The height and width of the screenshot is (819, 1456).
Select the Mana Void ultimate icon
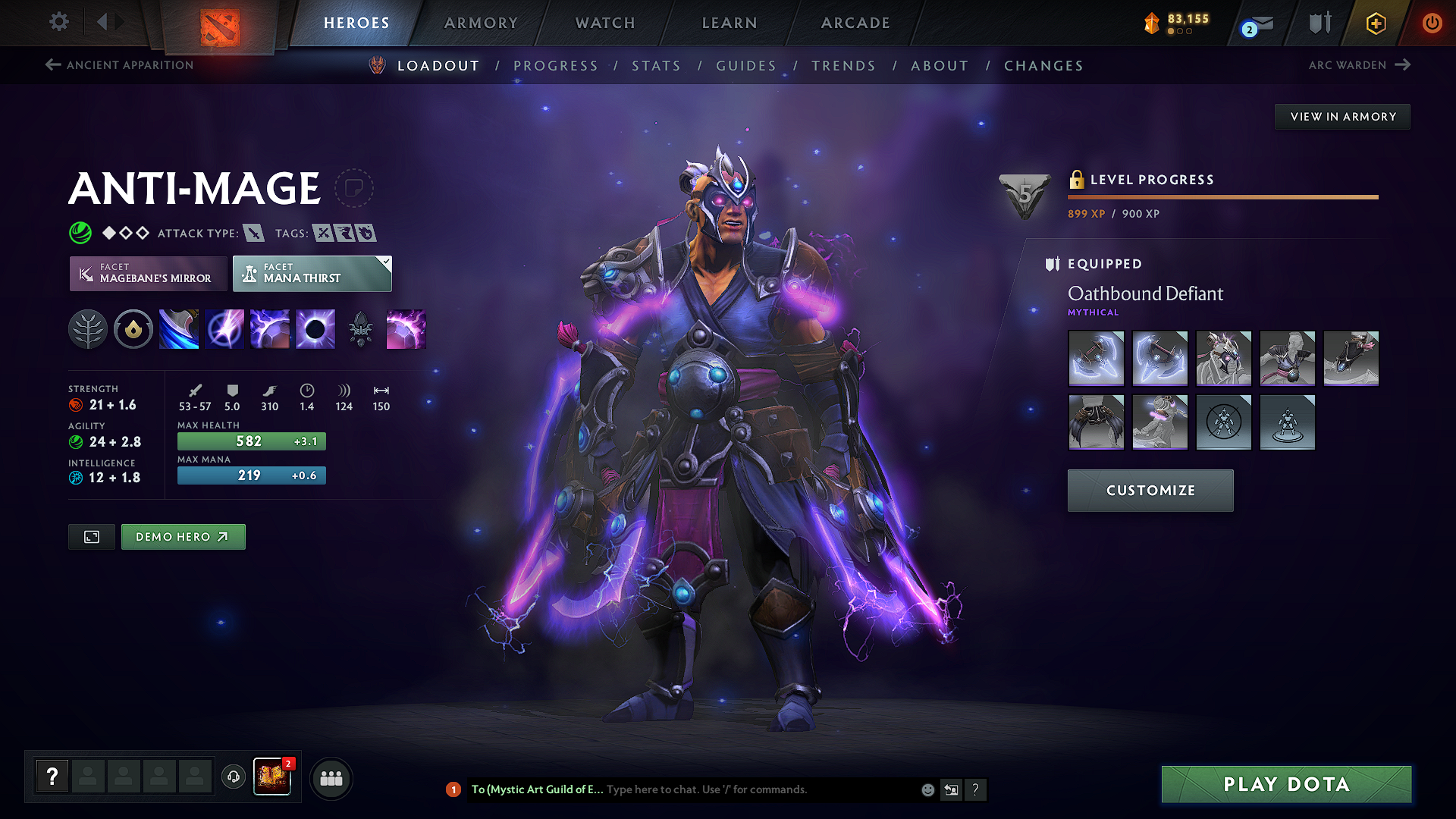click(x=315, y=328)
